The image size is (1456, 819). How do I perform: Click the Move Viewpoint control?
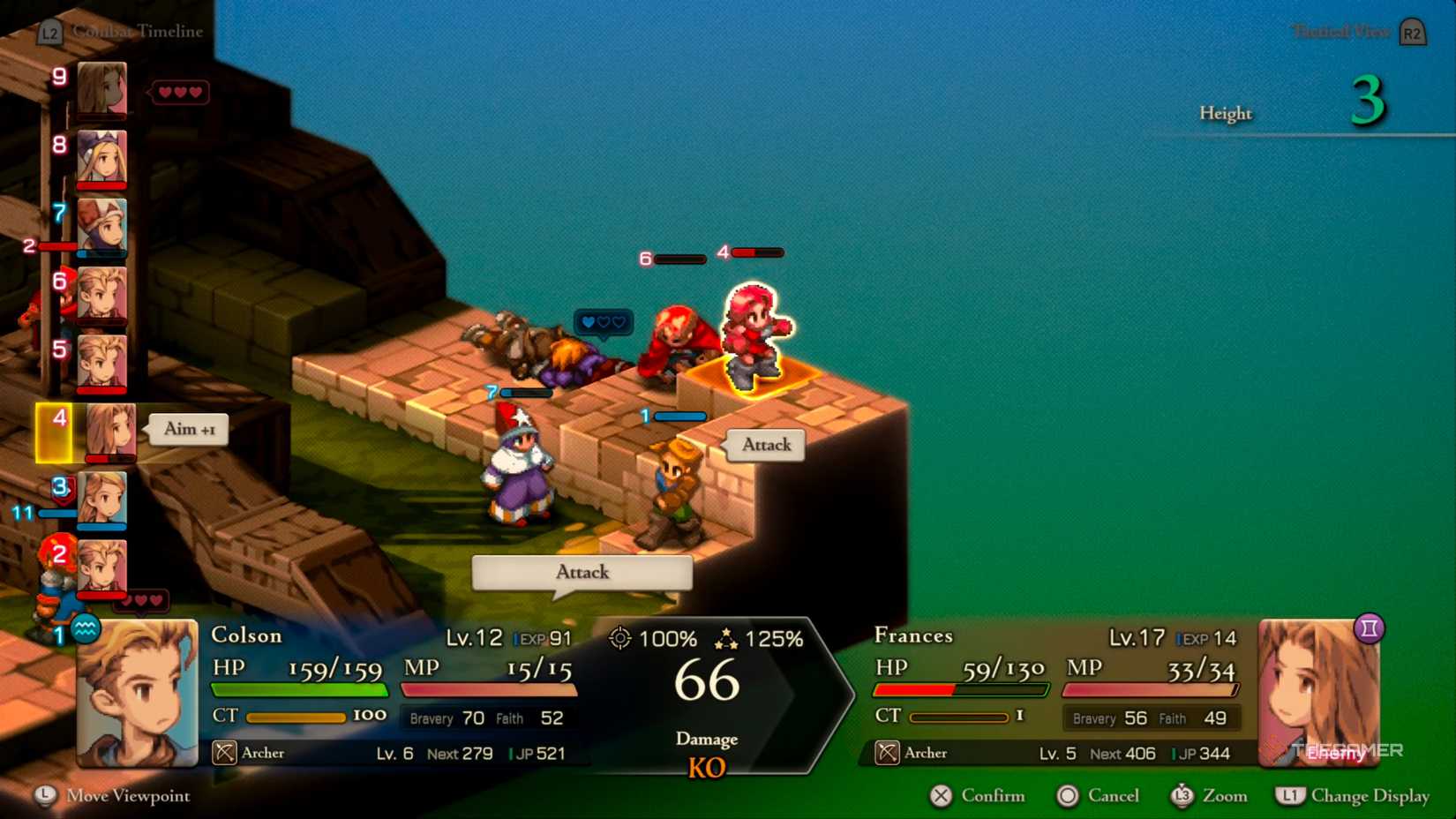[x=110, y=795]
